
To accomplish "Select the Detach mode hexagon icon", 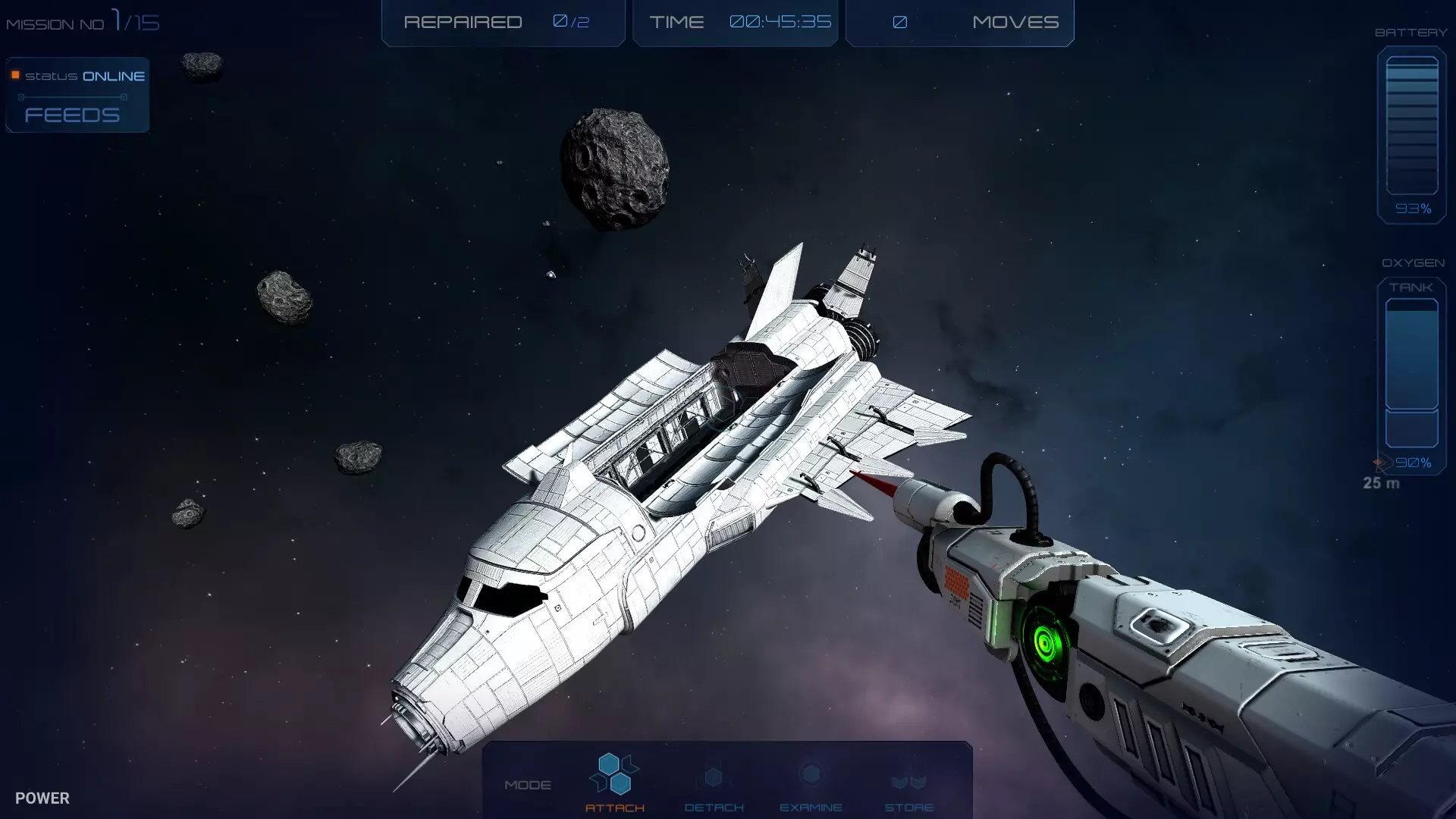I will point(713,776).
